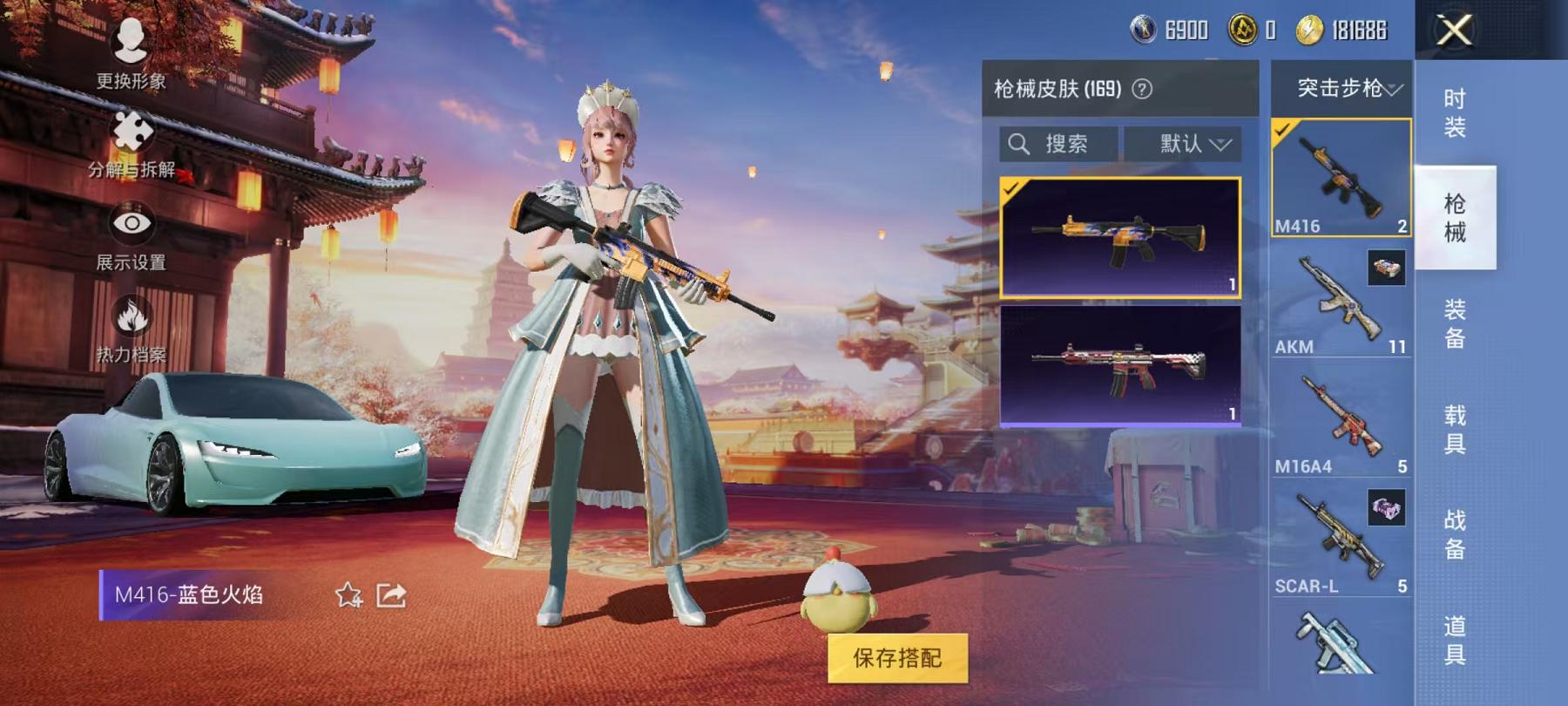Click the 更换形象 avatar icon
The width and height of the screenshot is (1568, 706).
click(129, 39)
